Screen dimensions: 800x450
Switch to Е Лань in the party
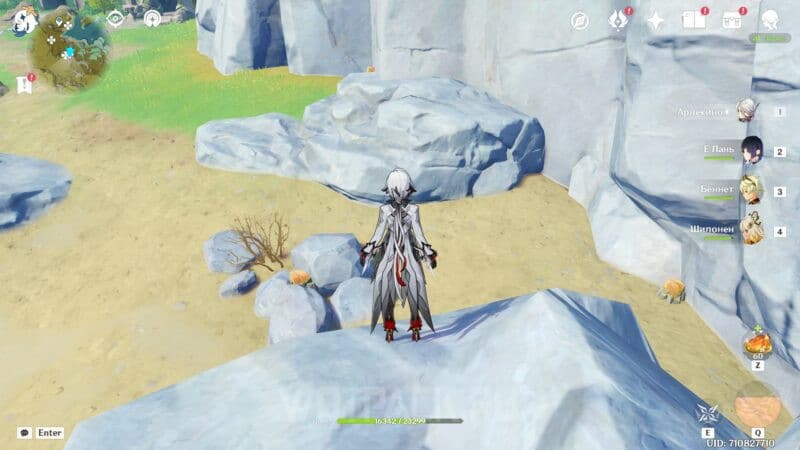750,151
